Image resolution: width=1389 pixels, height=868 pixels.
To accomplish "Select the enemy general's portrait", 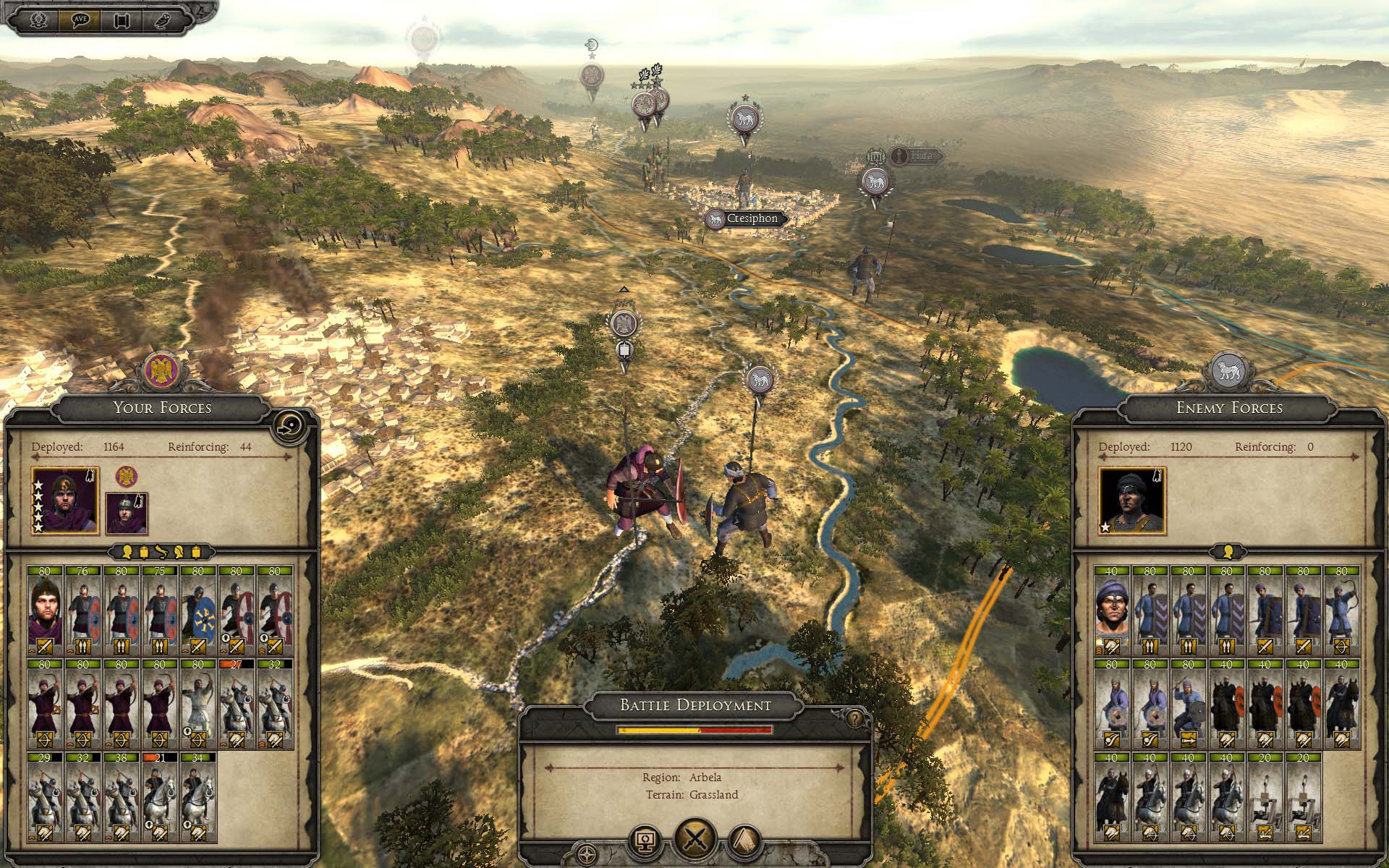I will [x=1131, y=501].
